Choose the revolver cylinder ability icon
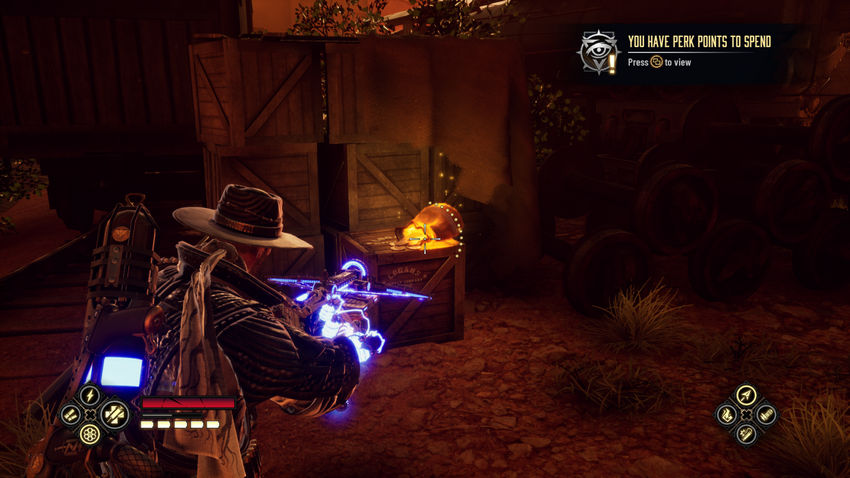Image resolution: width=850 pixels, height=478 pixels. pos(90,435)
